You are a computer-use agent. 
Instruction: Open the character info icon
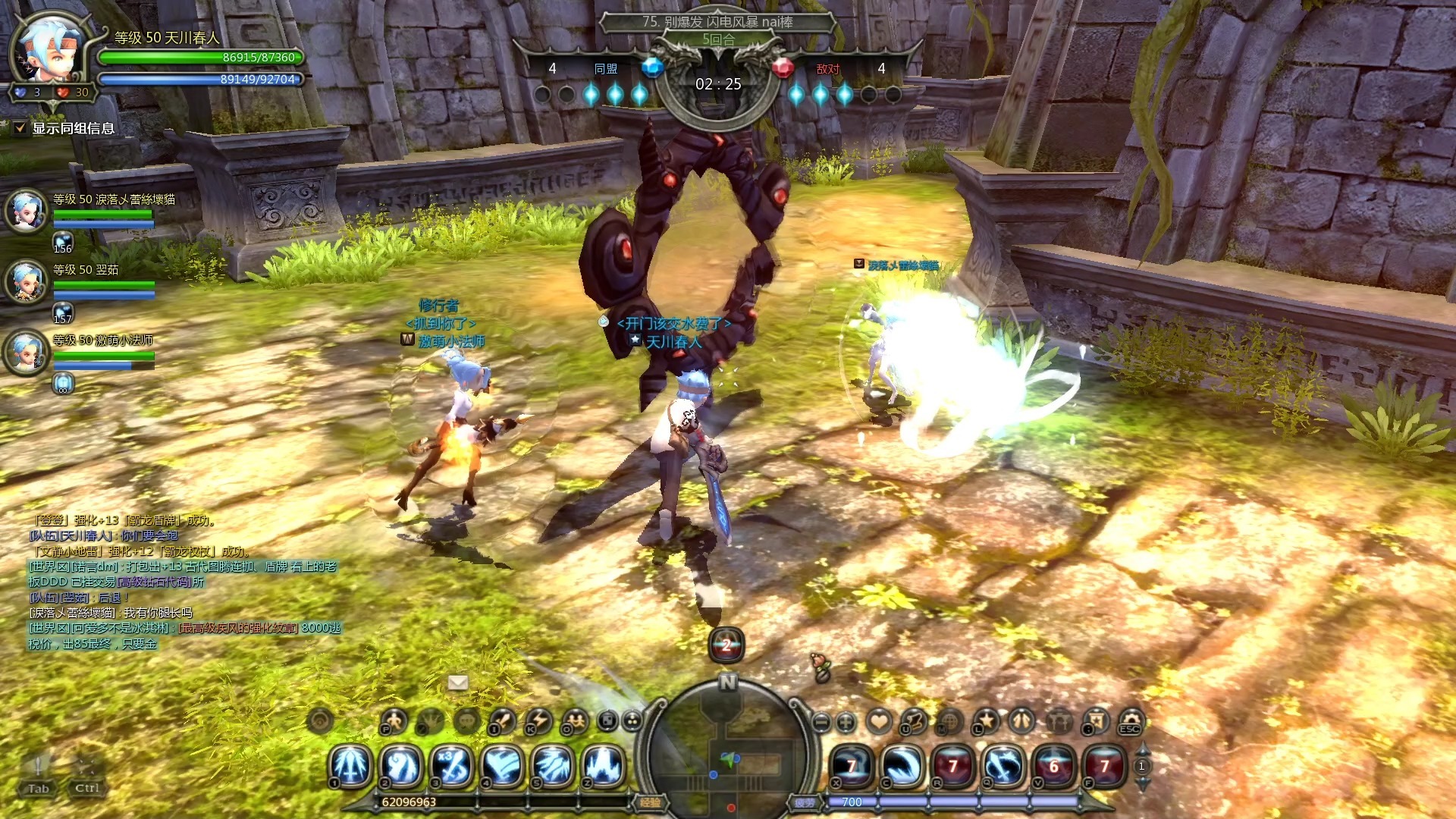click(x=394, y=721)
